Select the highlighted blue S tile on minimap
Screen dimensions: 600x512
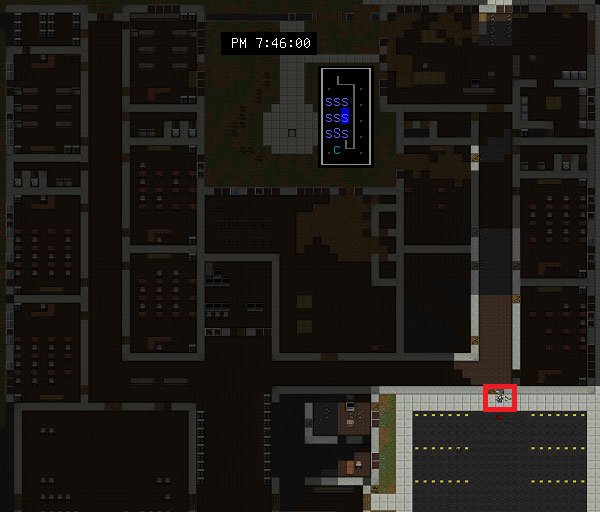(x=345, y=117)
